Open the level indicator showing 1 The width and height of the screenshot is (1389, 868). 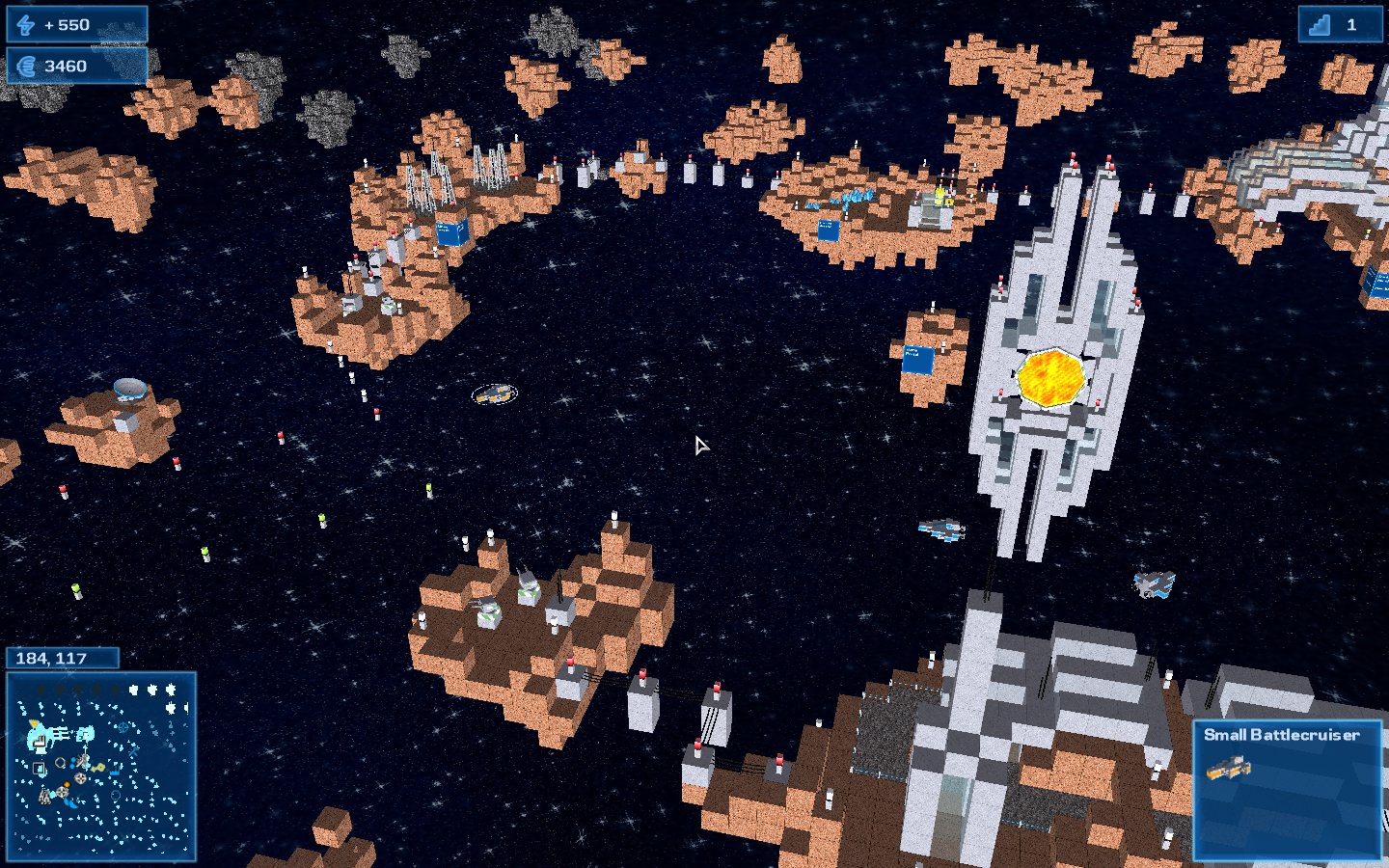[1338, 25]
